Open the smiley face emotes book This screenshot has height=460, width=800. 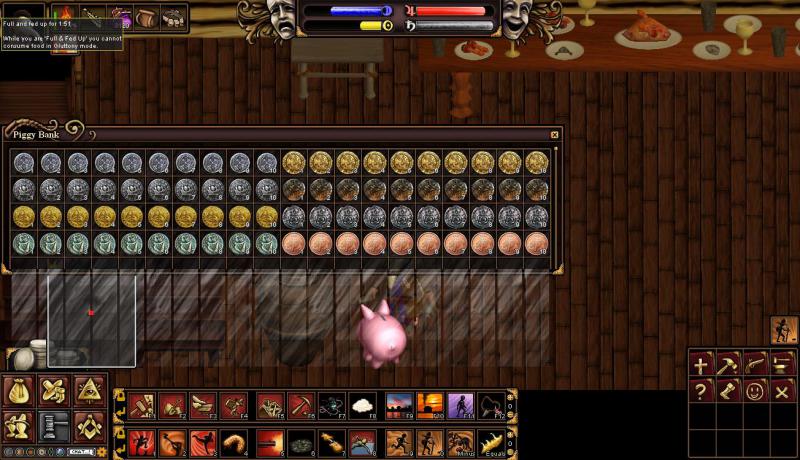755,391
